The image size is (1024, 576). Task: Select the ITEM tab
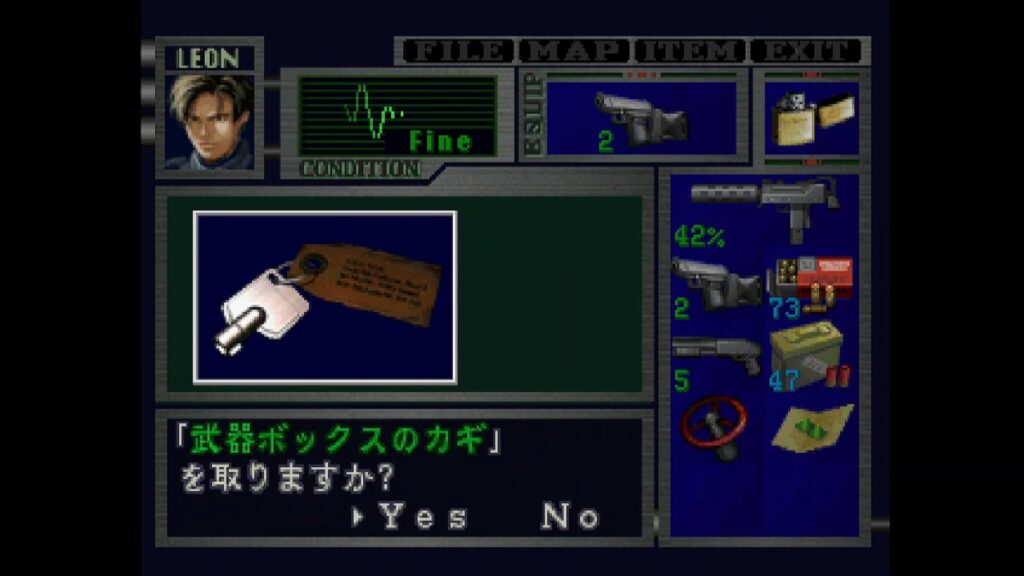[x=691, y=51]
